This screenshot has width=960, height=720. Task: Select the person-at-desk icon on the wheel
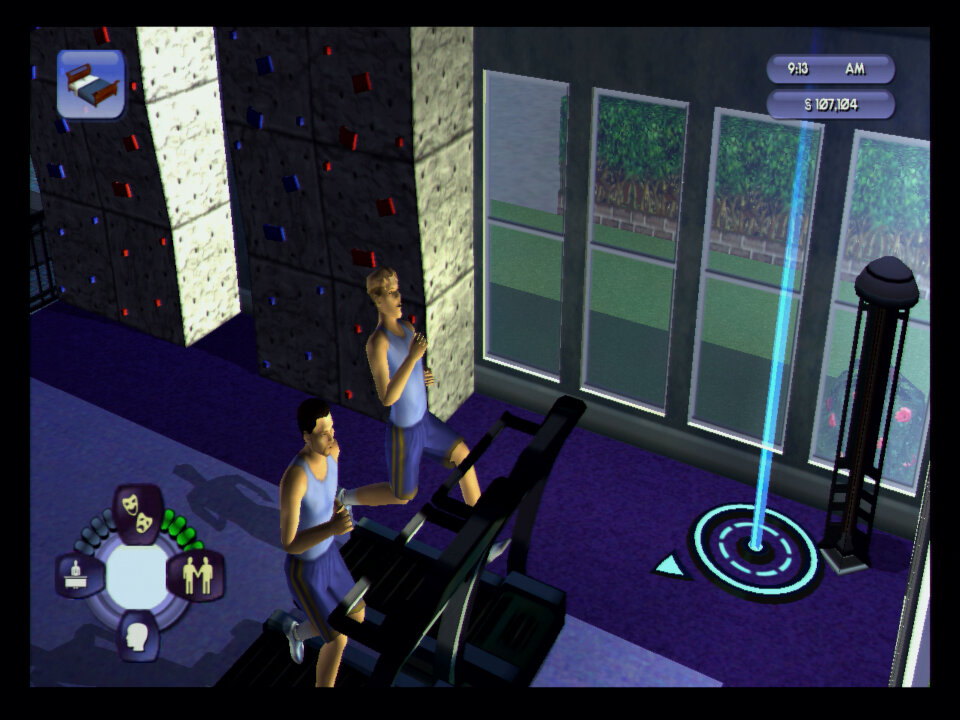(80, 576)
